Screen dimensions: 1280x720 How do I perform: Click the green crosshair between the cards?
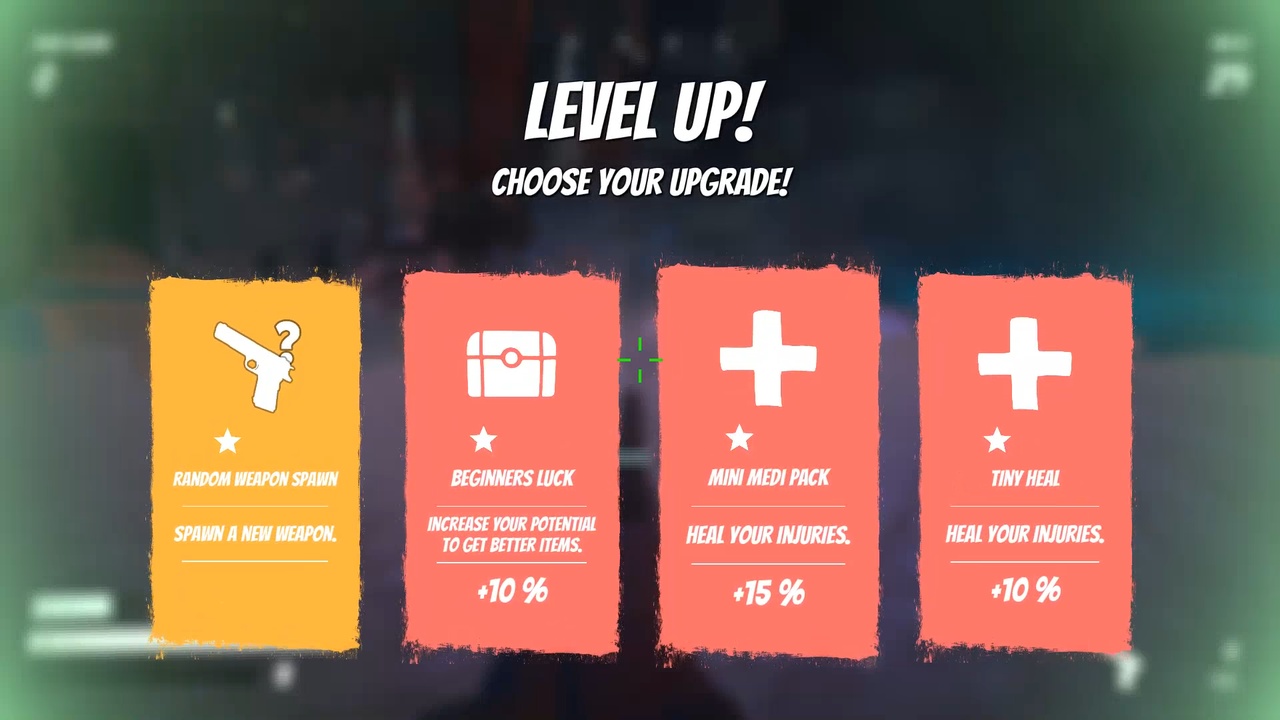click(640, 360)
